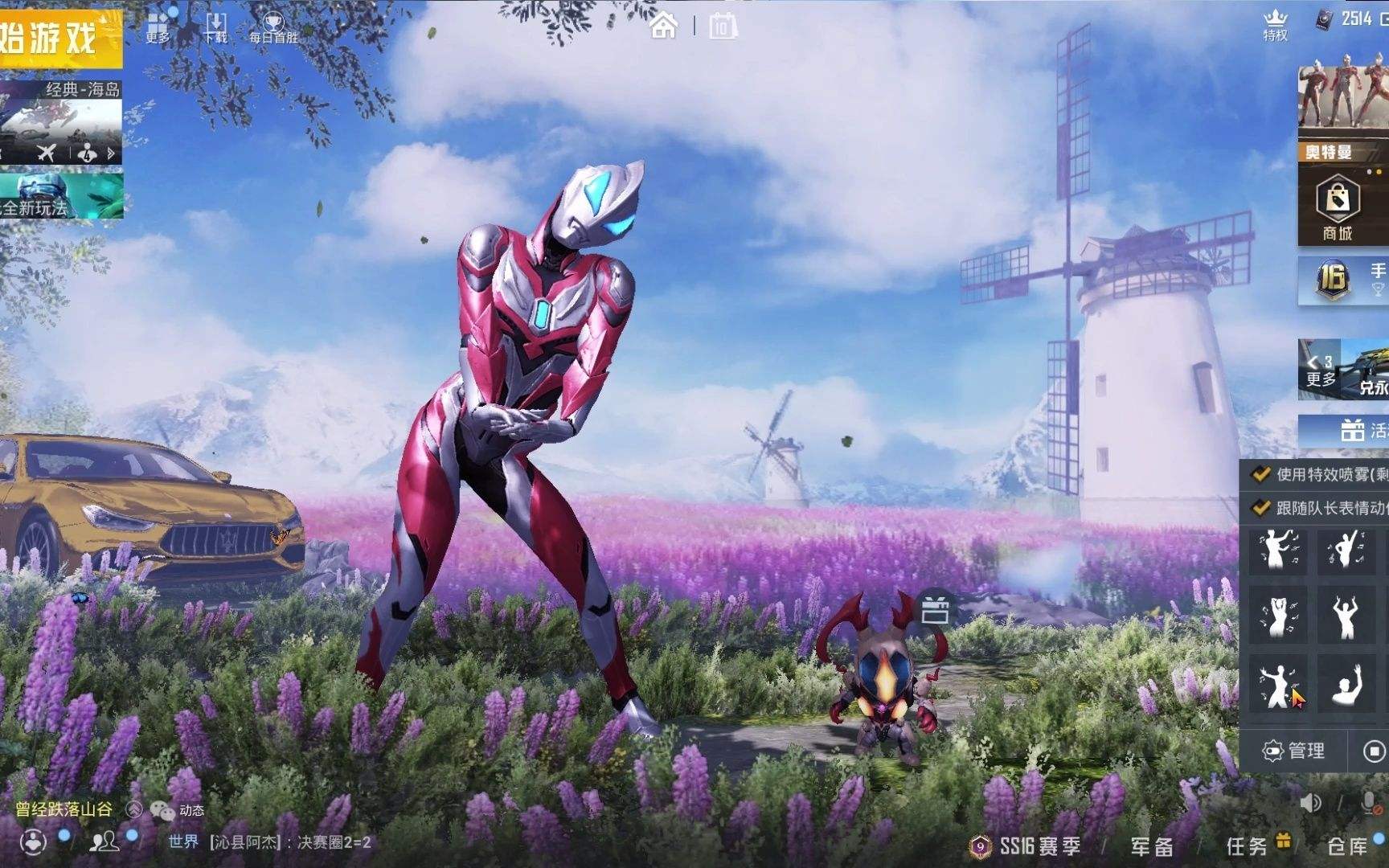This screenshot has width=1389, height=868.
Task: Toggle the 使用特效喷雾 checkbox
Action: pos(1261,474)
